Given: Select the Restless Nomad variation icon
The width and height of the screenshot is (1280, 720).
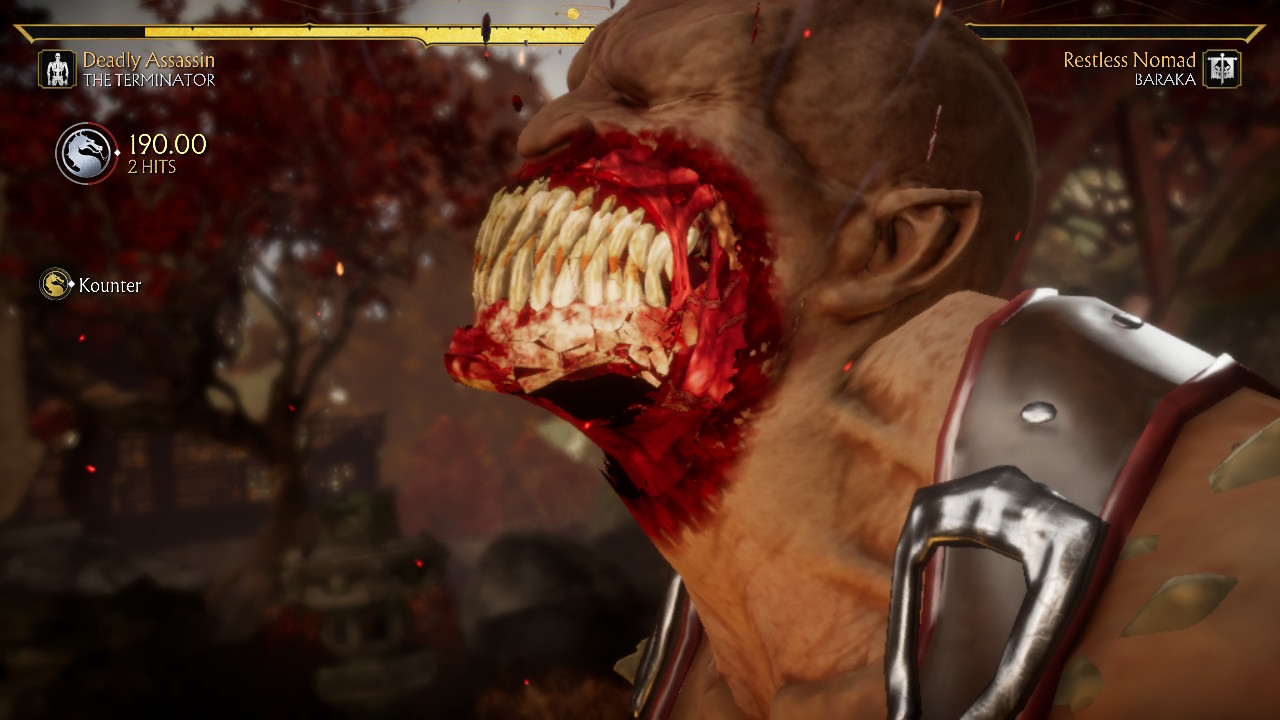Looking at the screenshot, I should (1221, 69).
